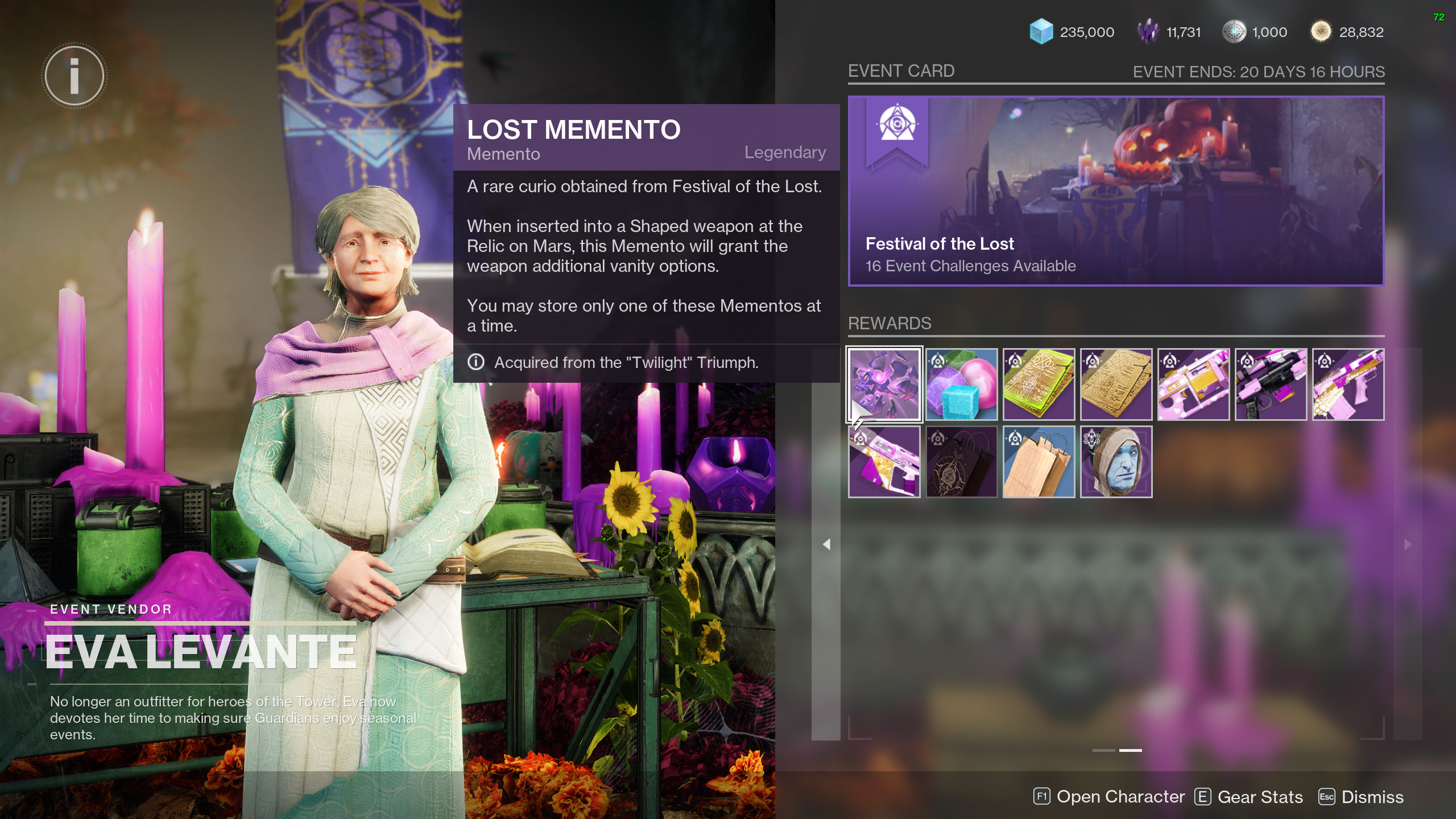Show Gear Stats from the footer
Viewport: 1456px width, 819px height.
[x=1249, y=797]
